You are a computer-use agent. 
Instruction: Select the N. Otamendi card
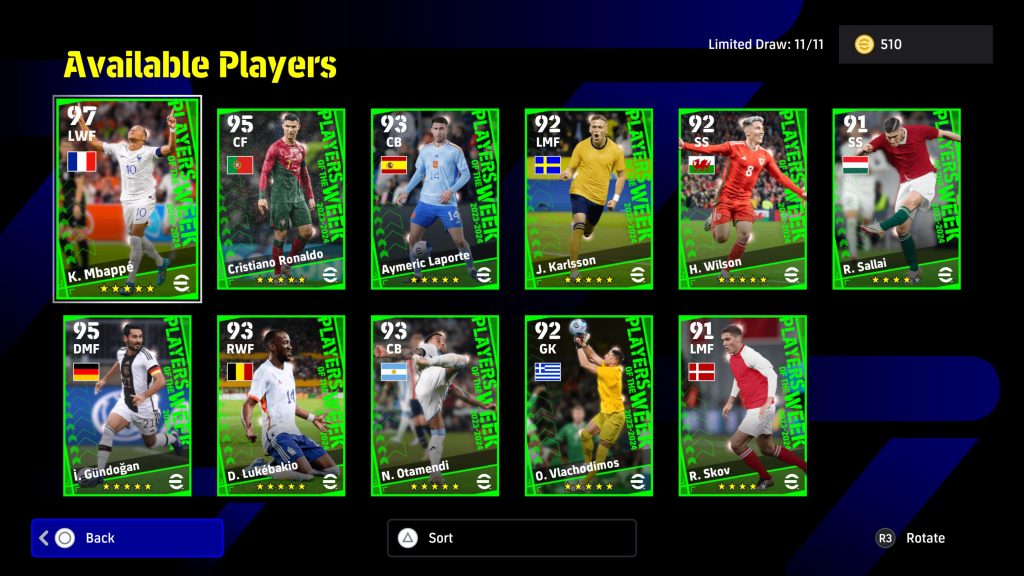[x=435, y=405]
